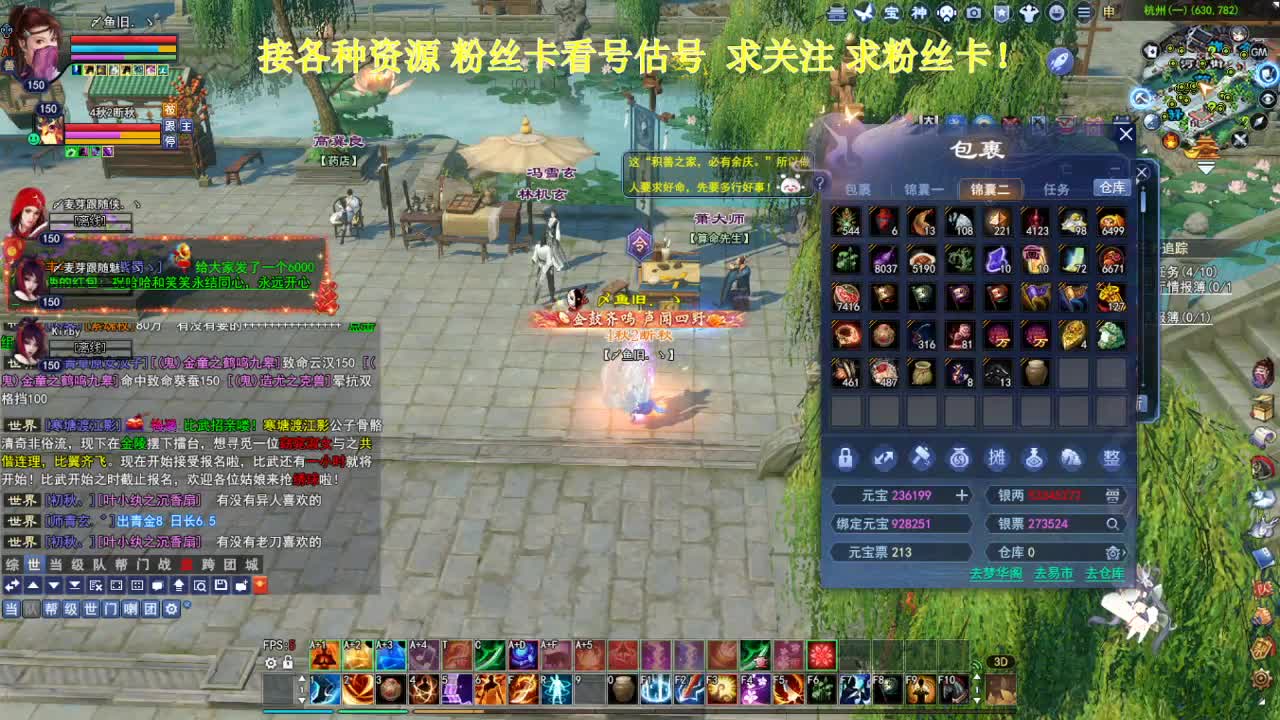Click the 宝 treasure icon in the top bar
The image size is (1280, 720).
click(x=893, y=13)
